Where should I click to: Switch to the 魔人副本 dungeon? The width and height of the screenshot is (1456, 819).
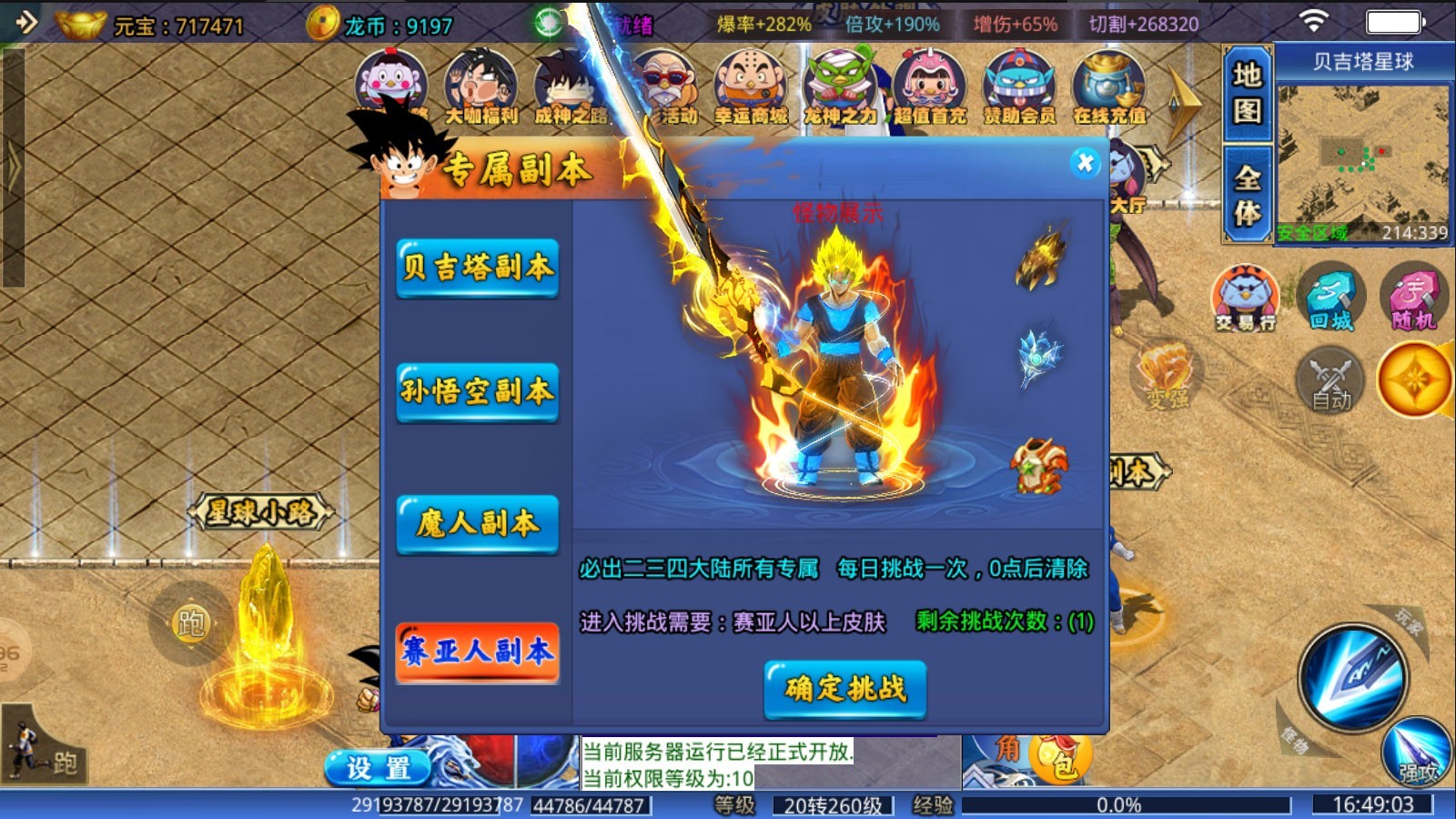click(477, 526)
